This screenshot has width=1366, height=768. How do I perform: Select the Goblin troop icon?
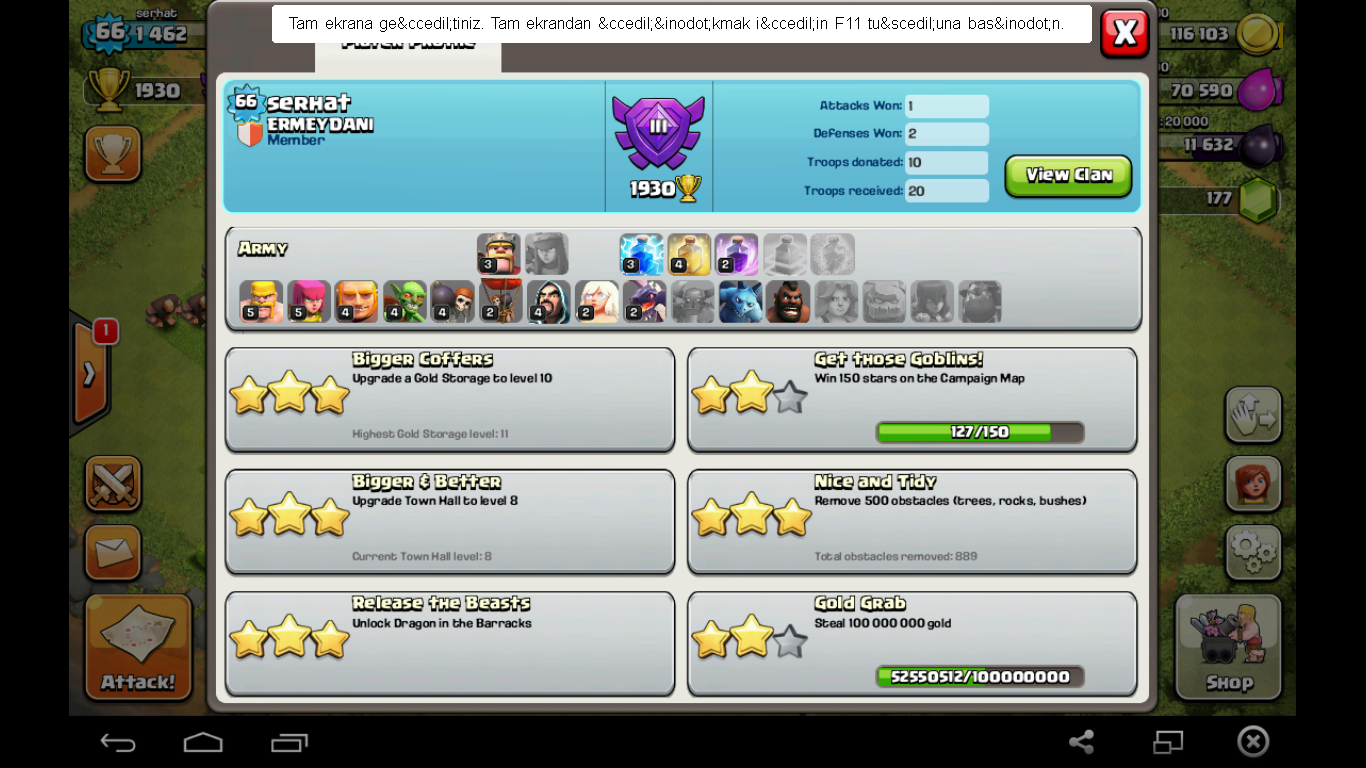click(x=404, y=301)
